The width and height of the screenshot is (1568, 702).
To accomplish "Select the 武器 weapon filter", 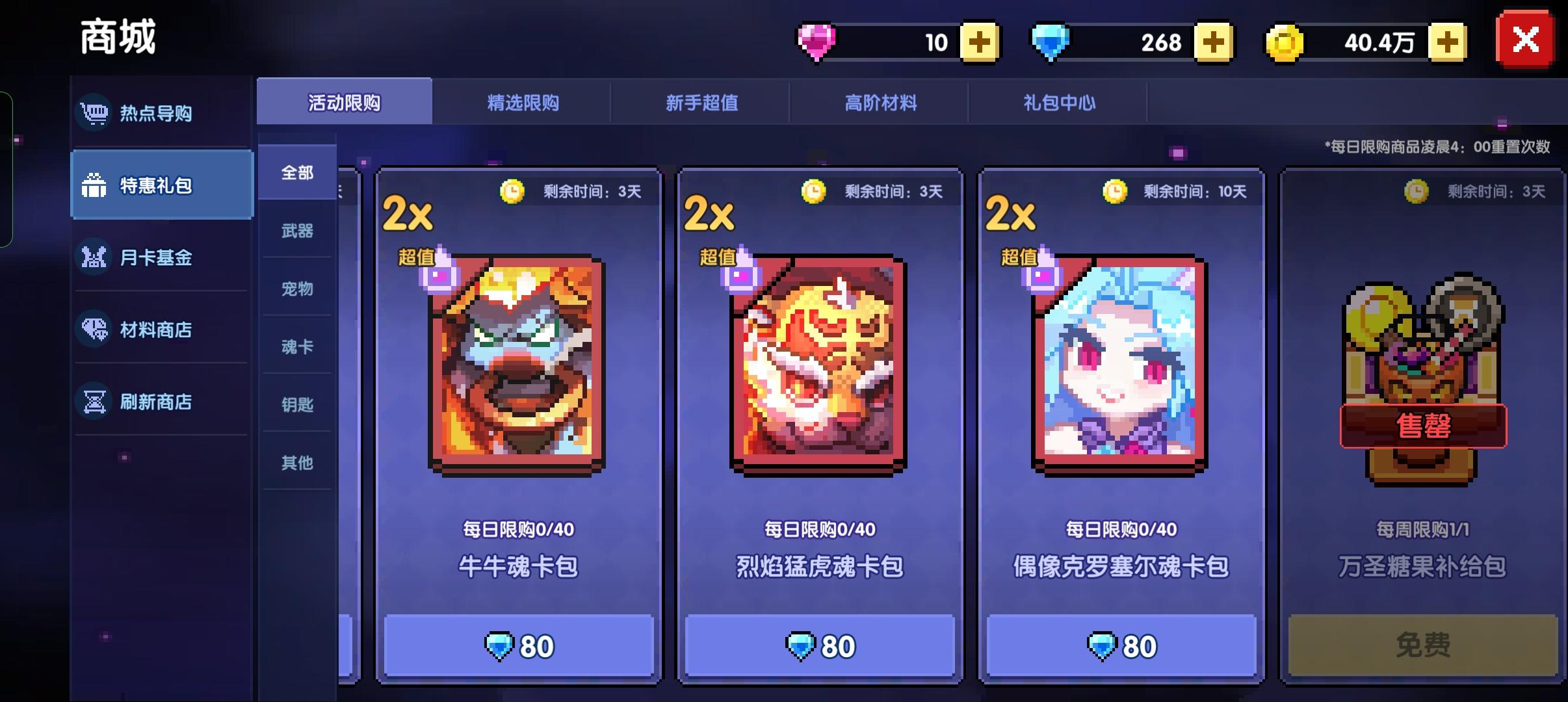I will coord(296,231).
